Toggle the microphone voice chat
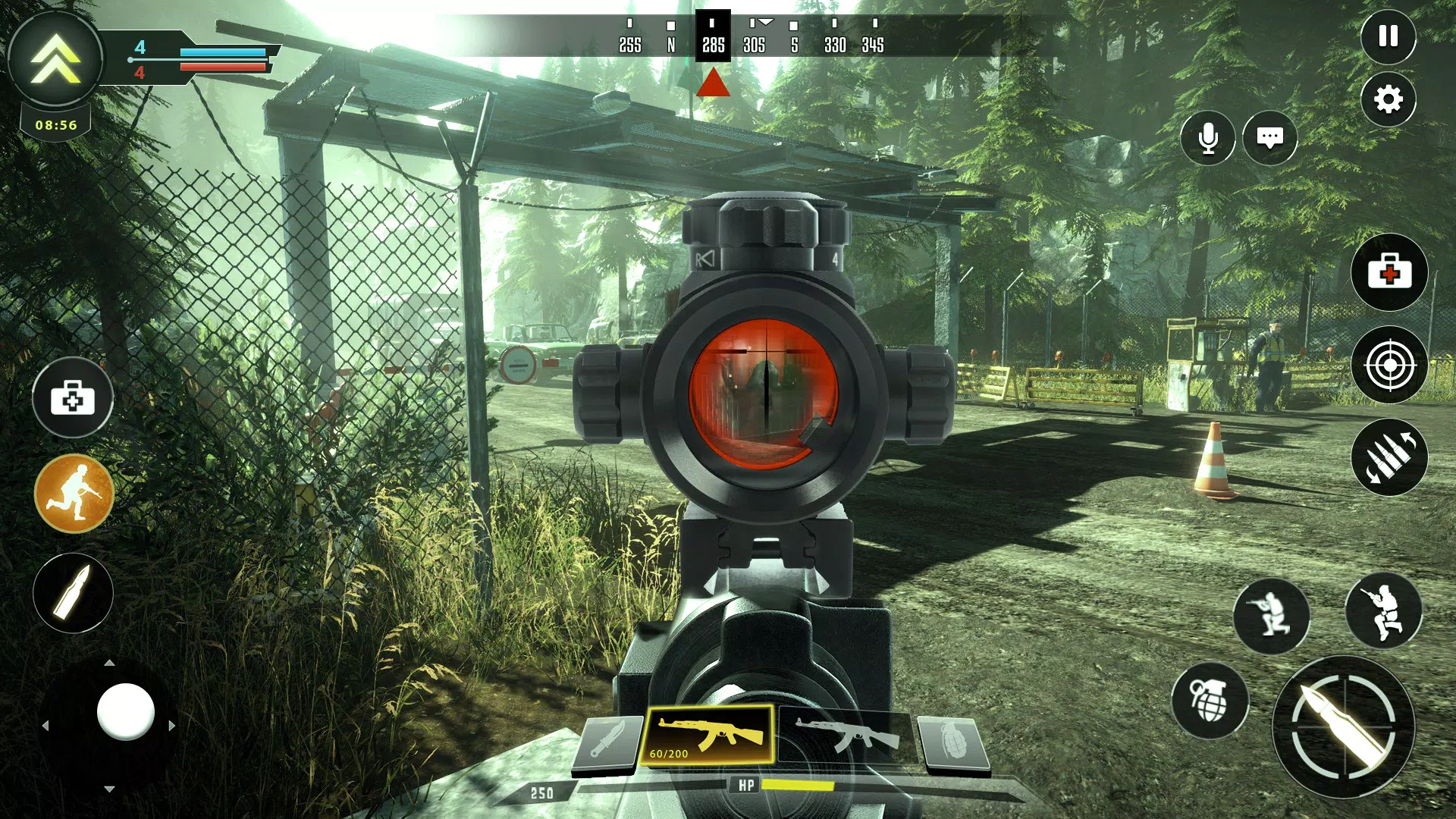This screenshot has height=819, width=1456. click(x=1207, y=138)
